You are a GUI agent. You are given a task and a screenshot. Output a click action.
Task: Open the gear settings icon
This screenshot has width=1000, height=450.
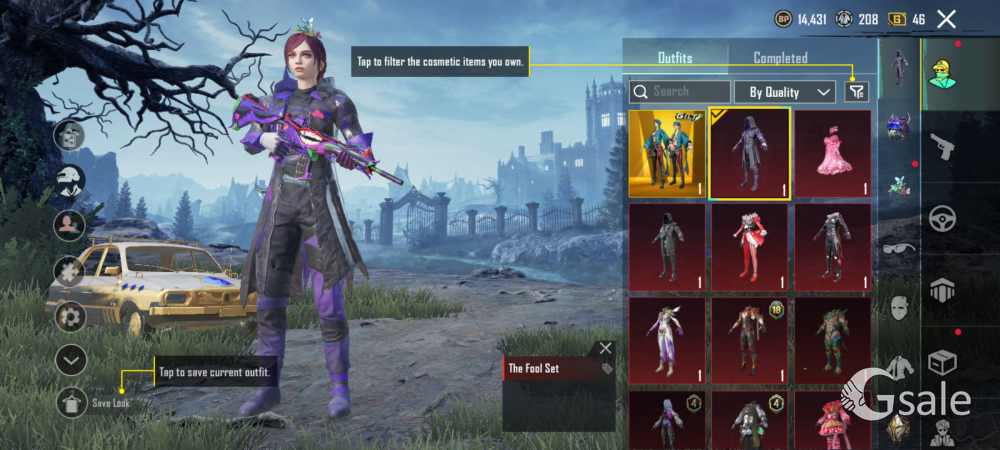70,317
